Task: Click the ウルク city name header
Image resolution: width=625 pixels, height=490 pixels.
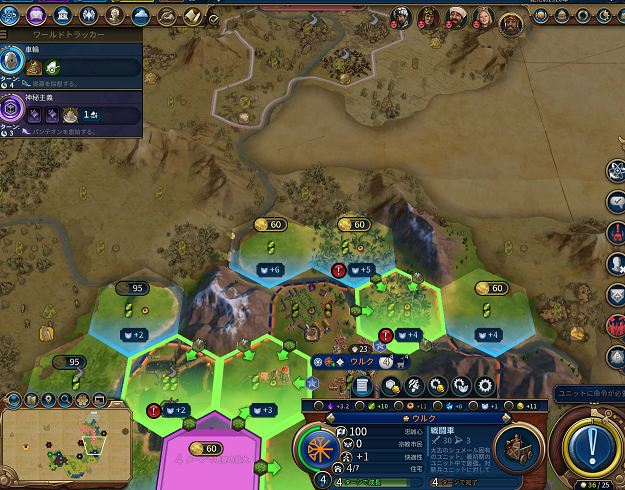Action: tap(419, 416)
